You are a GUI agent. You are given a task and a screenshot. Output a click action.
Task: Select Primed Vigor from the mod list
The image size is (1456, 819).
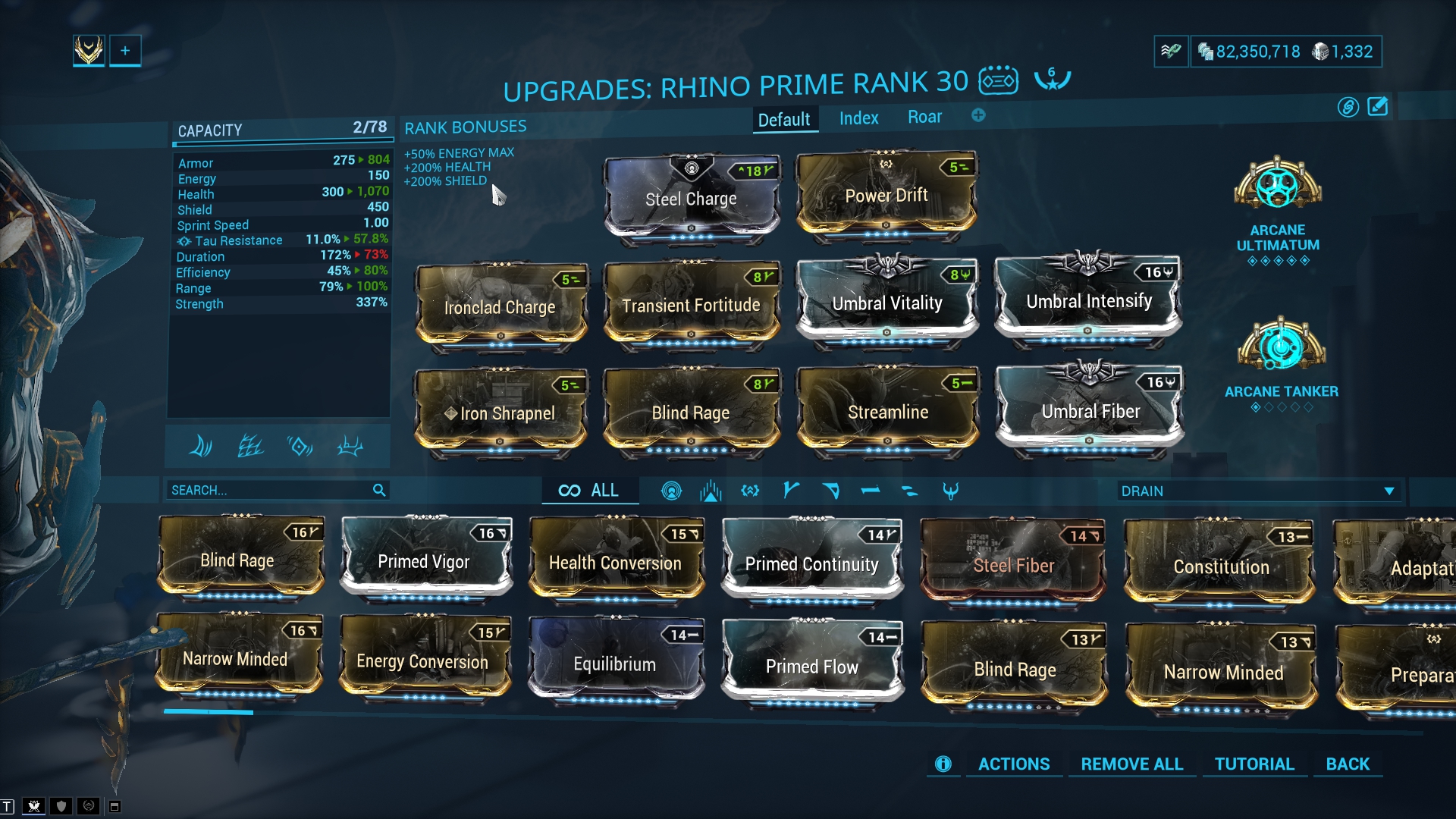[424, 562]
